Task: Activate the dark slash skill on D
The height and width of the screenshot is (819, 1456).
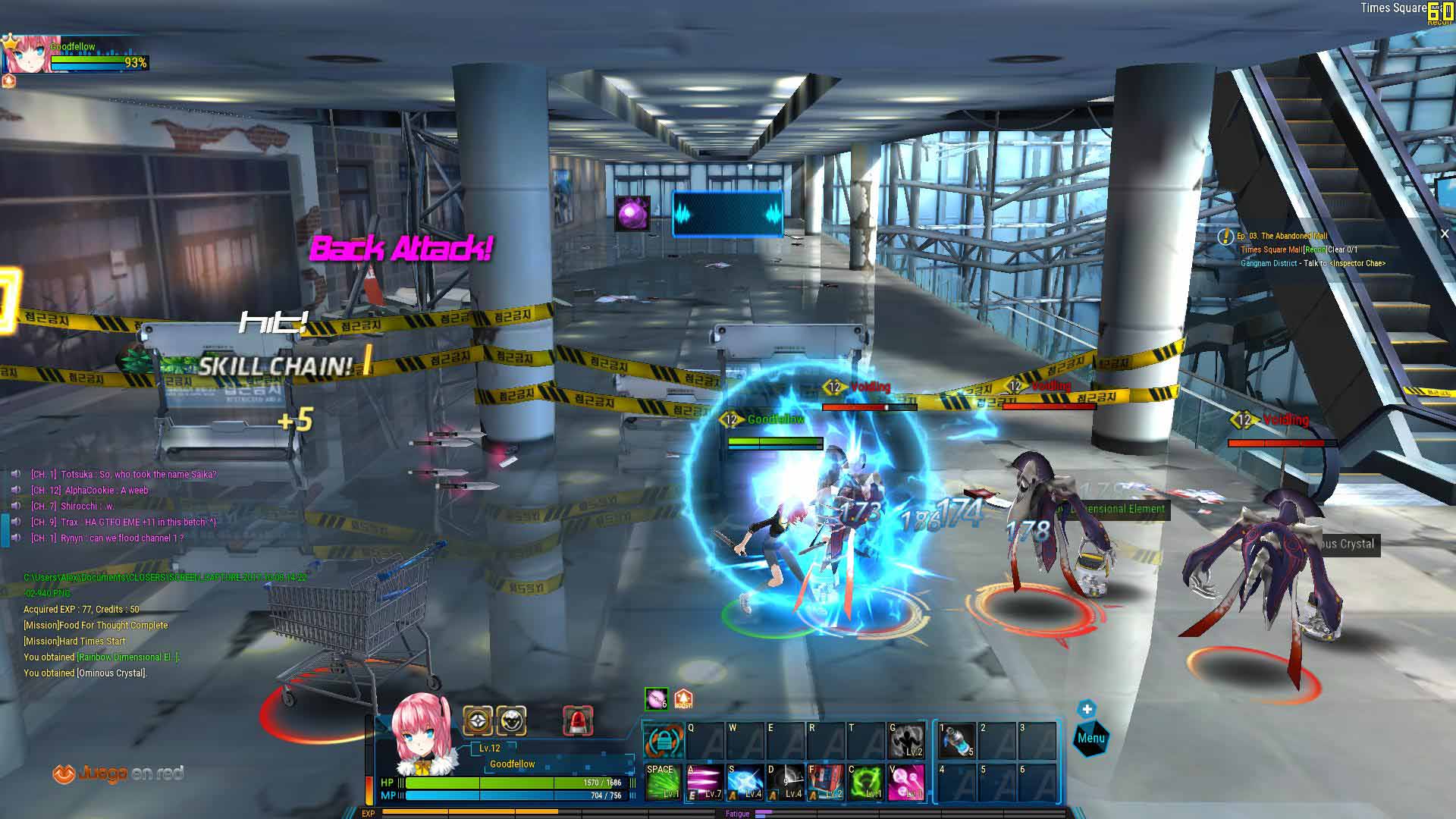Action: [x=785, y=782]
